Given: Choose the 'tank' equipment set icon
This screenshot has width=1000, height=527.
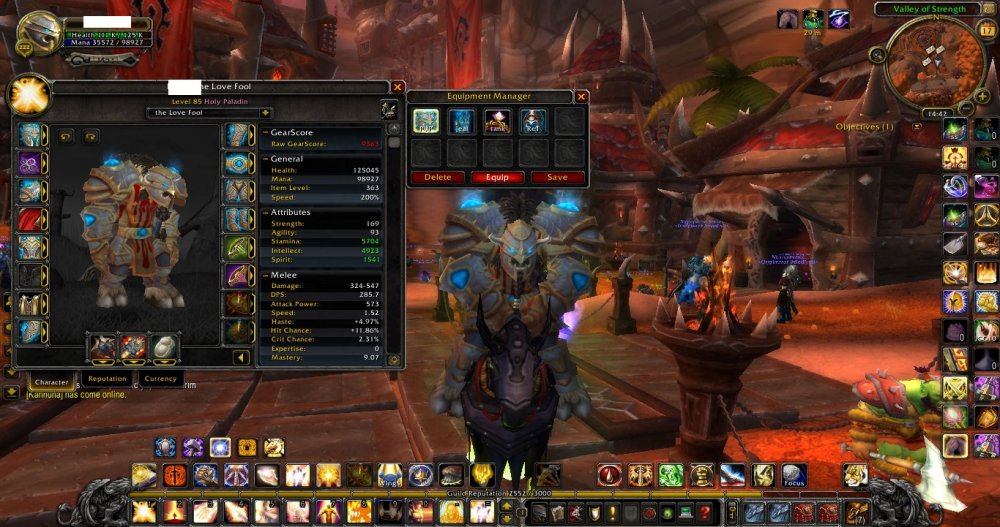Looking at the screenshot, I should pos(497,121).
